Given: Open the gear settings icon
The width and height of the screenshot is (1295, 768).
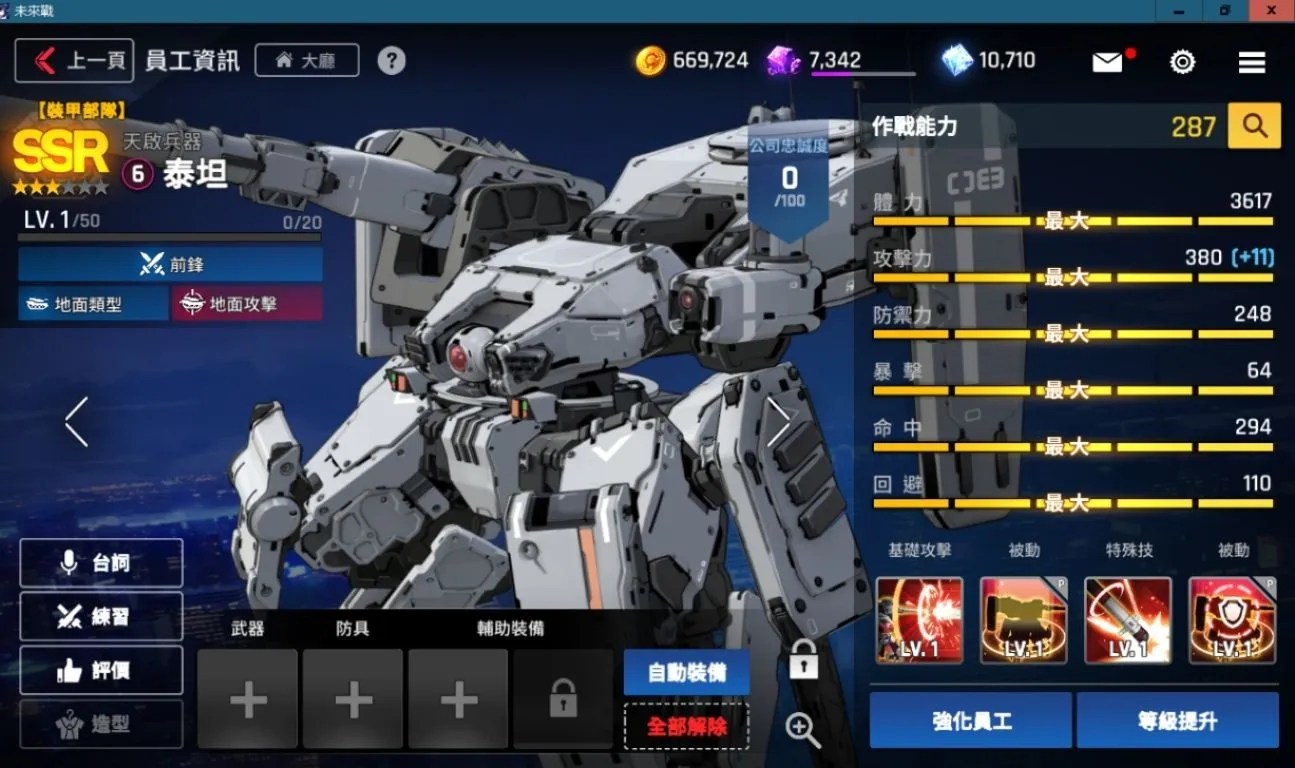Looking at the screenshot, I should 1182,62.
